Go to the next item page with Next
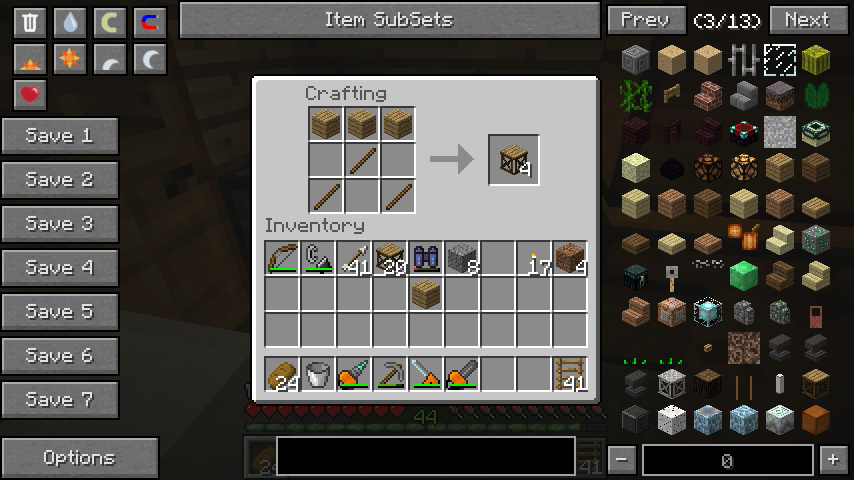 pos(806,20)
